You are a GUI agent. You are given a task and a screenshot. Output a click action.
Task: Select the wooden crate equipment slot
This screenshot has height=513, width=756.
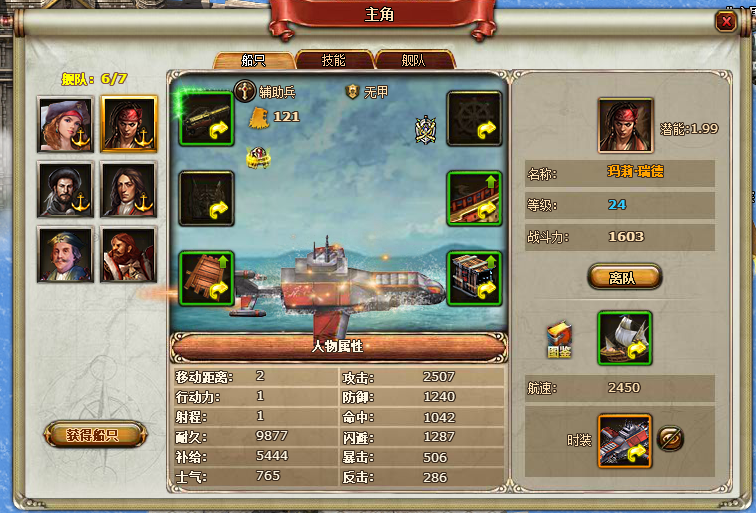click(x=207, y=278)
